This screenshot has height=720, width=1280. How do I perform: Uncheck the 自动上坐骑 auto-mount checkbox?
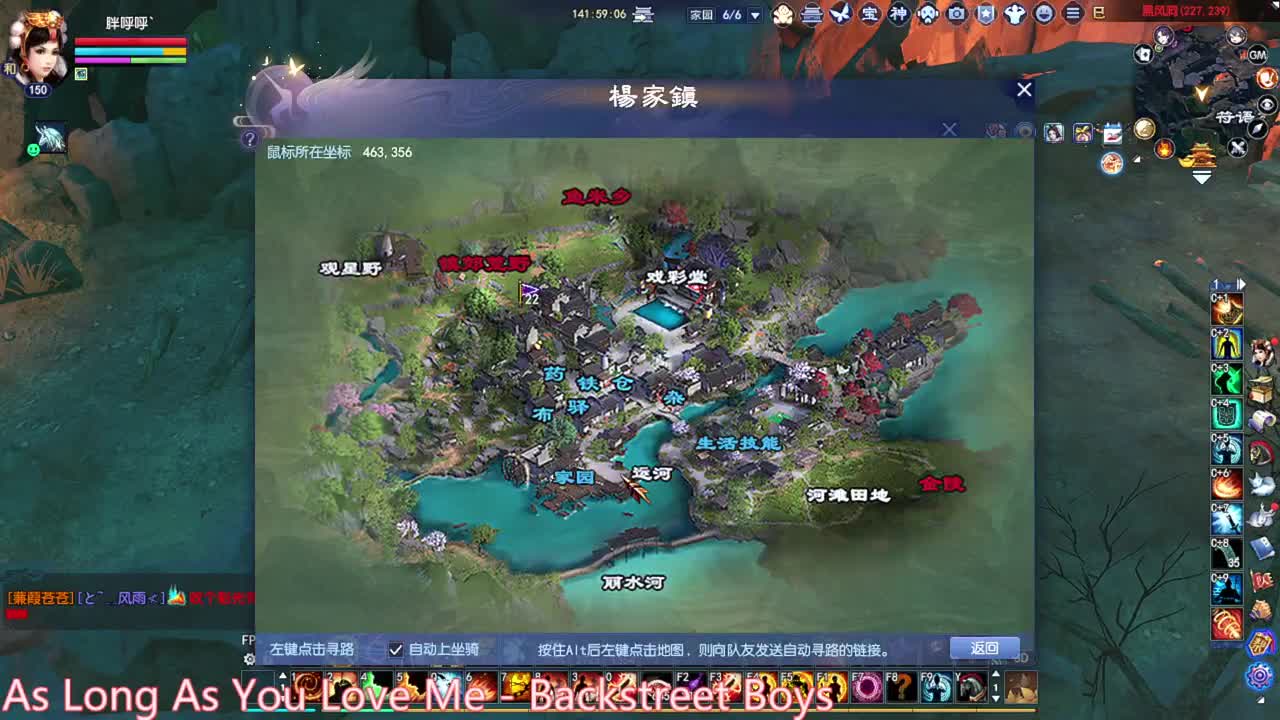[394, 649]
